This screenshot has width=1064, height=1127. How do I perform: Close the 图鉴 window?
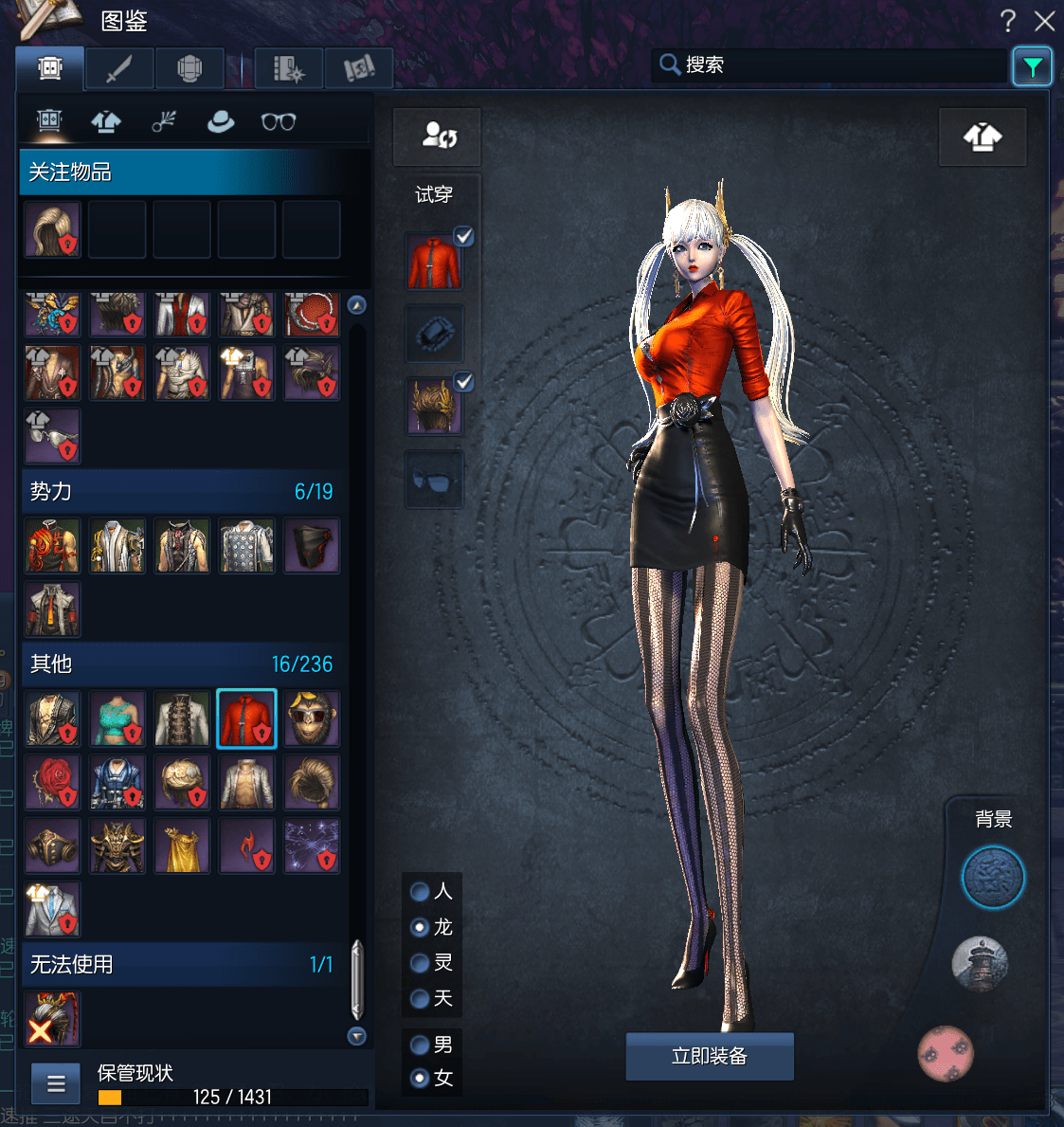tap(1044, 21)
